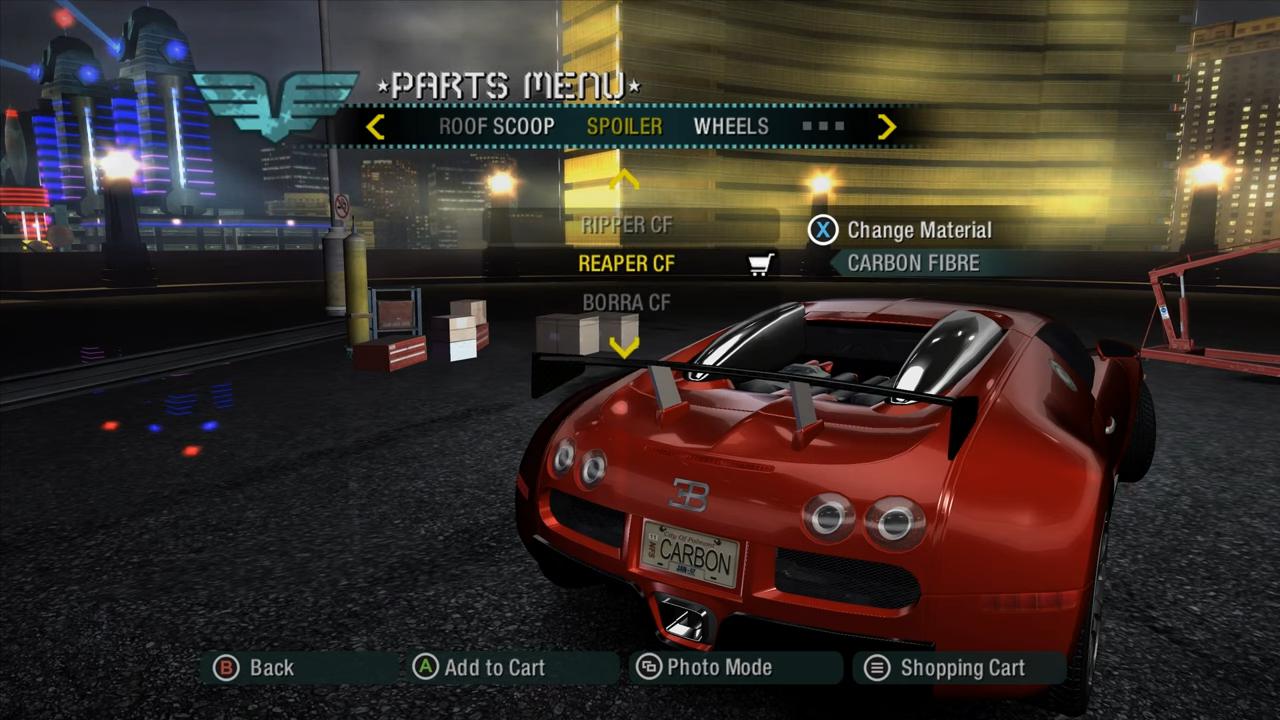Go Back from the parts menu

pos(256,668)
